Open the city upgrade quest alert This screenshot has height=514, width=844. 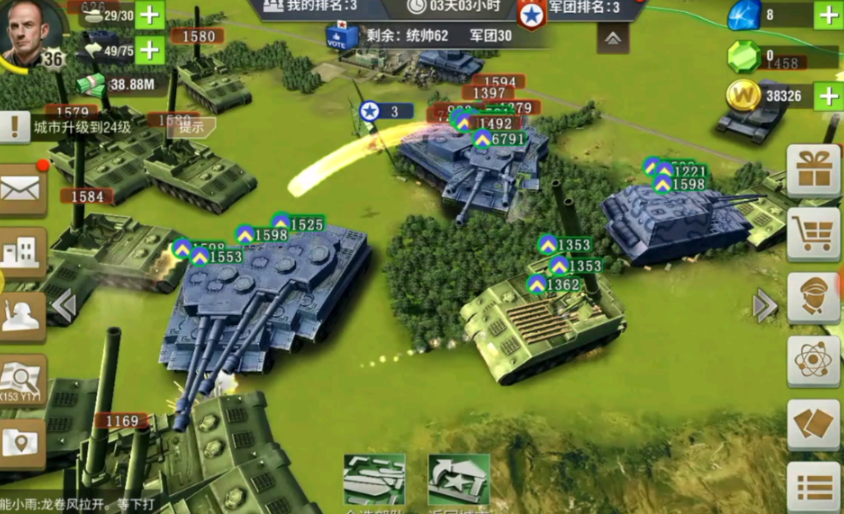click(15, 127)
